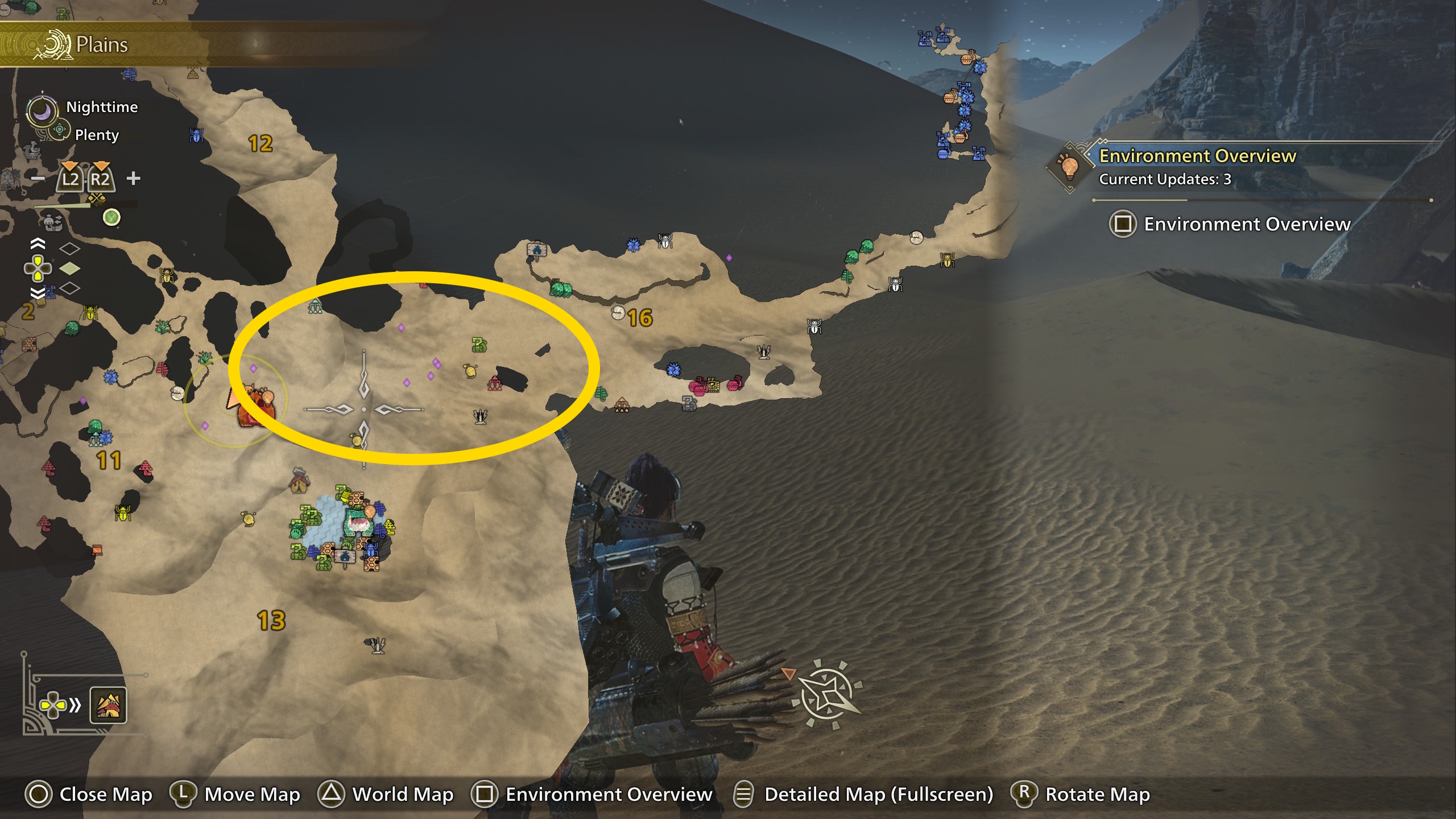Select the area 11 number marker
The image size is (1456, 819).
click(109, 460)
